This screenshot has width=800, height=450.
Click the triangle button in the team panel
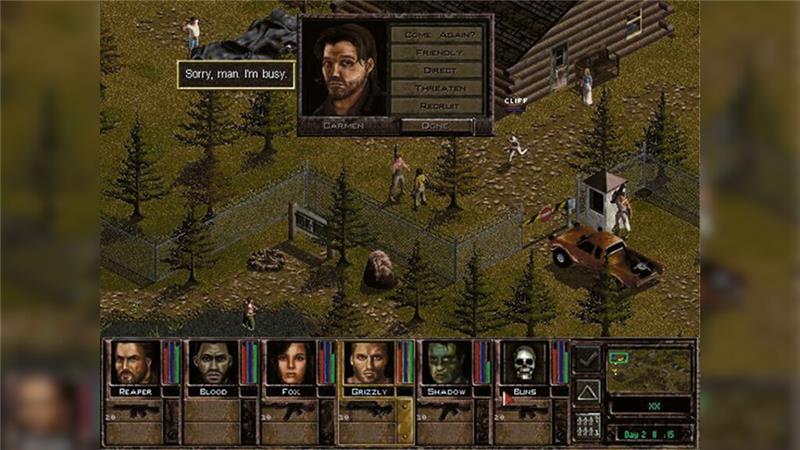pos(587,391)
